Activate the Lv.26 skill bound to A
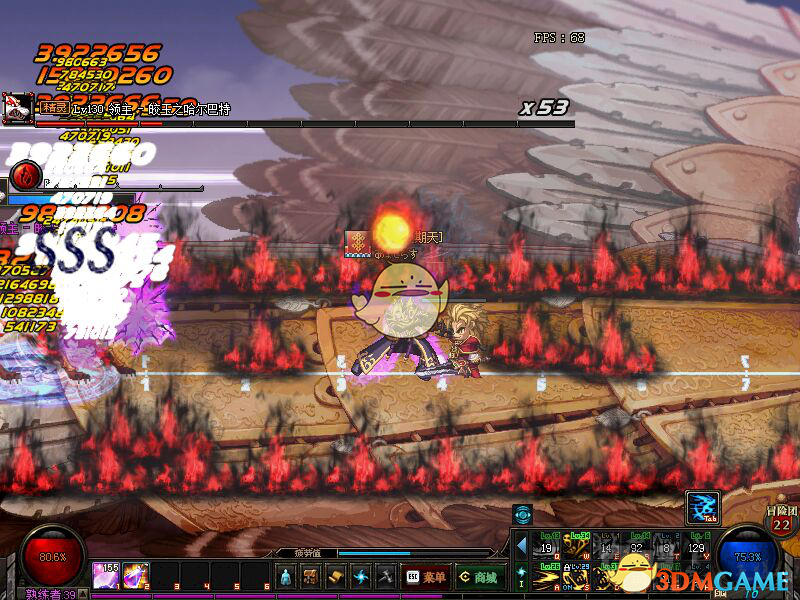This screenshot has height=600, width=800. pos(547,577)
